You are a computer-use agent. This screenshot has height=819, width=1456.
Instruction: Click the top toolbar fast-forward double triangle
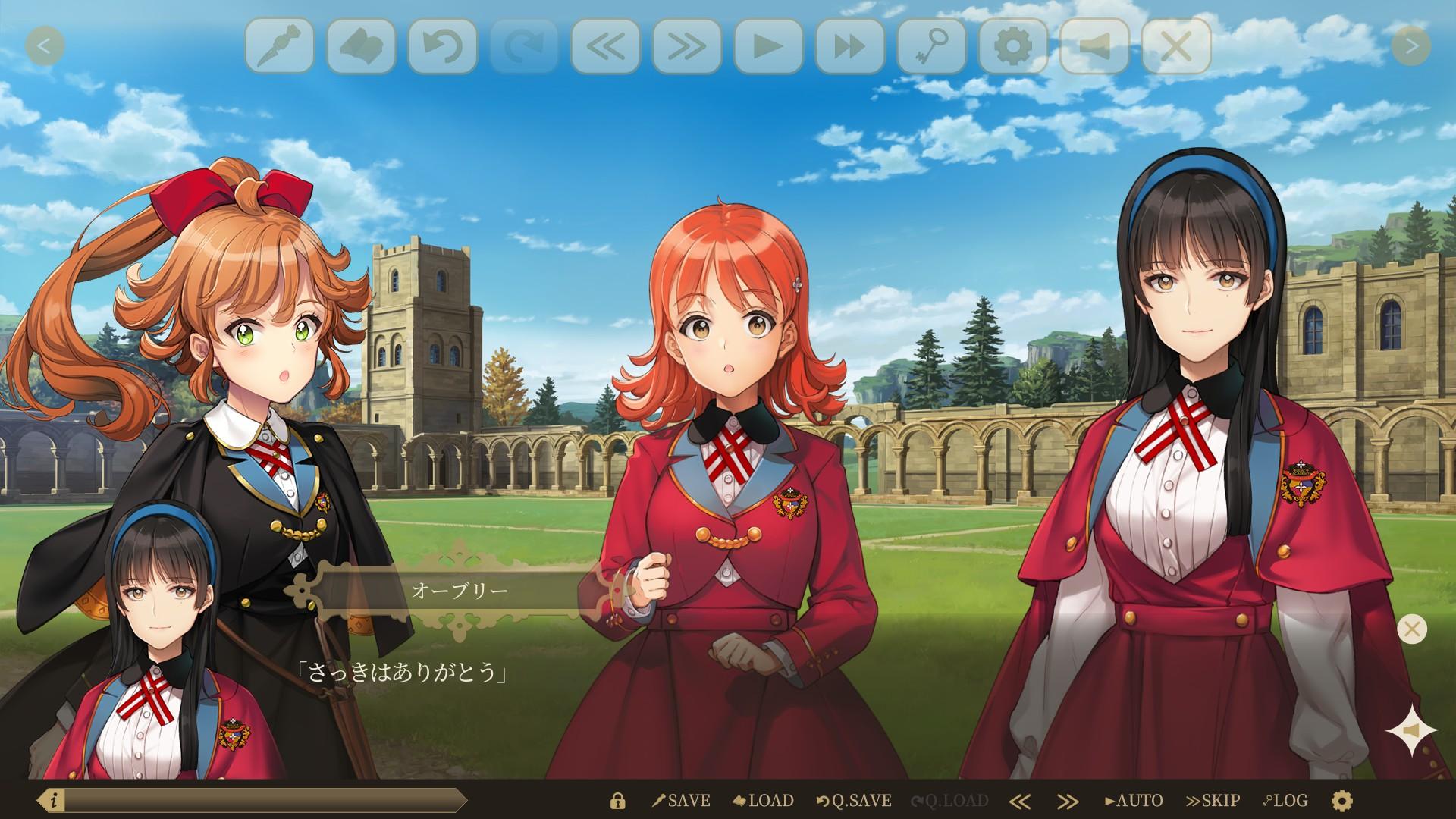point(850,46)
